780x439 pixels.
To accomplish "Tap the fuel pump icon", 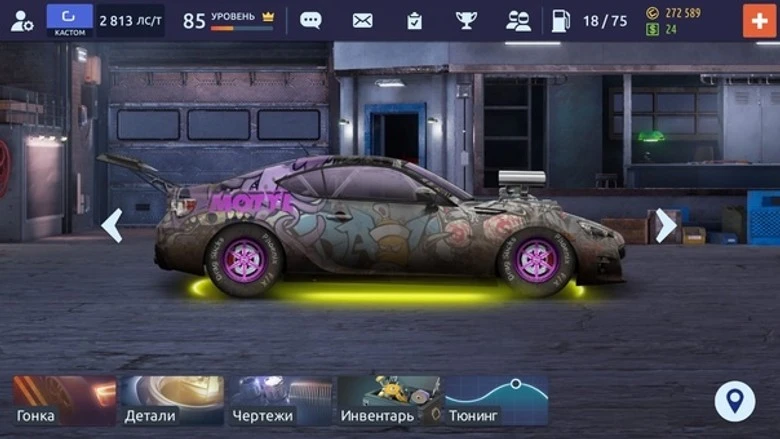I will (561, 20).
